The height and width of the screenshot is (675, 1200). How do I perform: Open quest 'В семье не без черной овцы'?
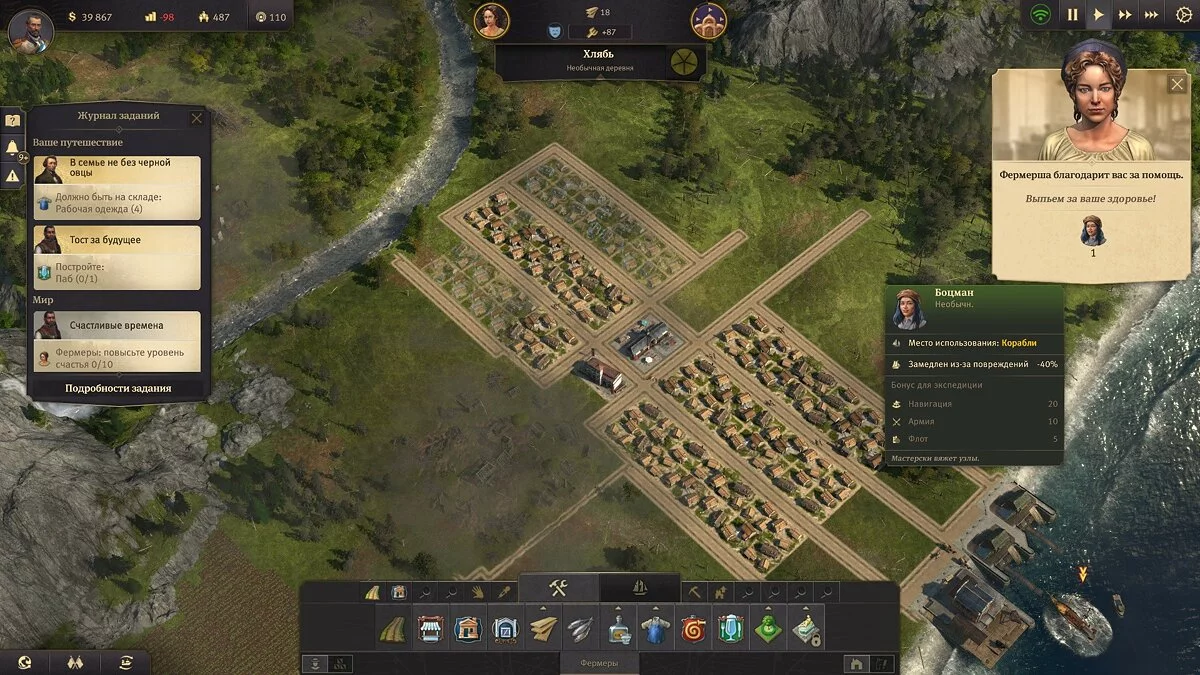(117, 169)
